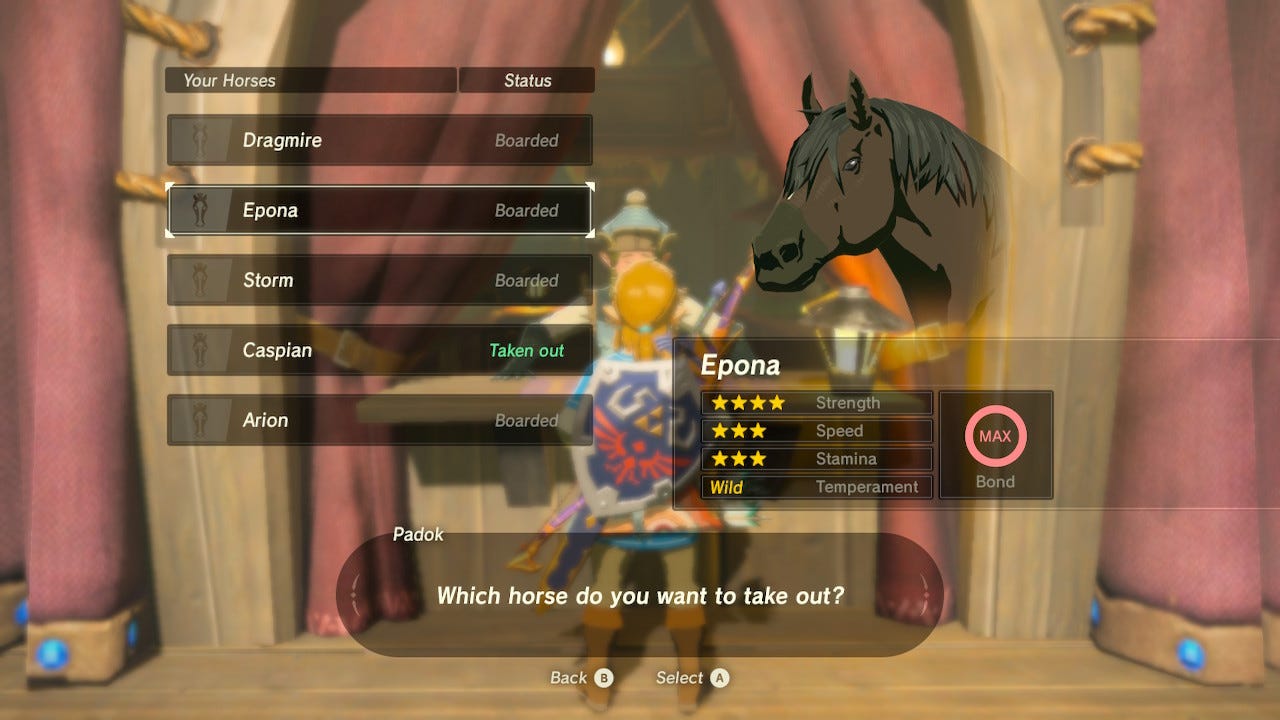Viewport: 1280px width, 720px height.
Task: Select the Epona entry in the list
Action: (380, 210)
